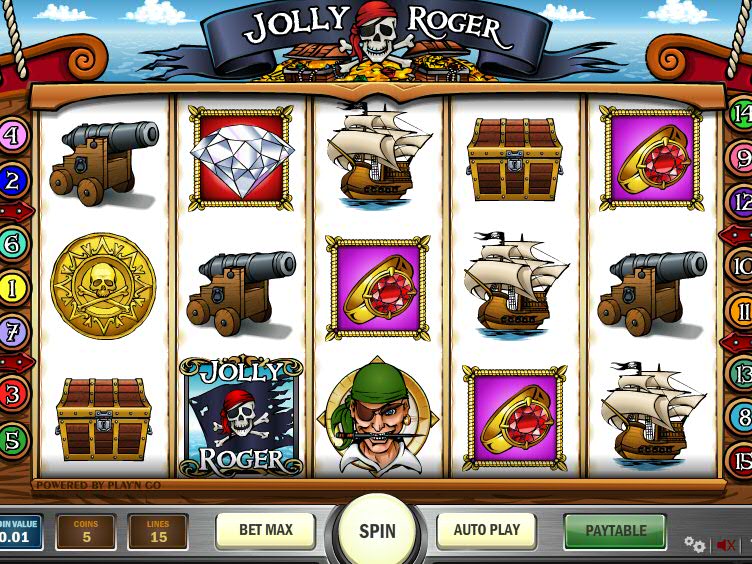This screenshot has height=564, width=752.
Task: Click the BET MAX button
Action: [265, 531]
